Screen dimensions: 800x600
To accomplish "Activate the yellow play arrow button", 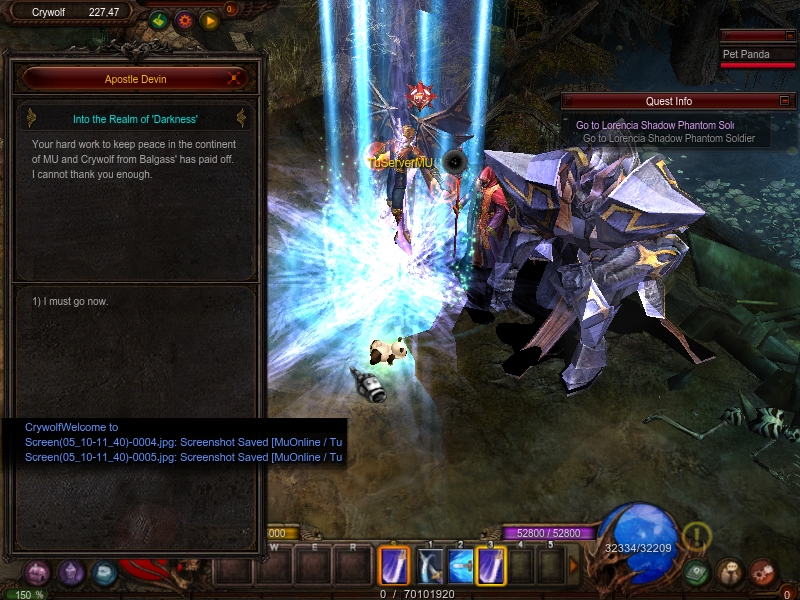I will [209, 20].
